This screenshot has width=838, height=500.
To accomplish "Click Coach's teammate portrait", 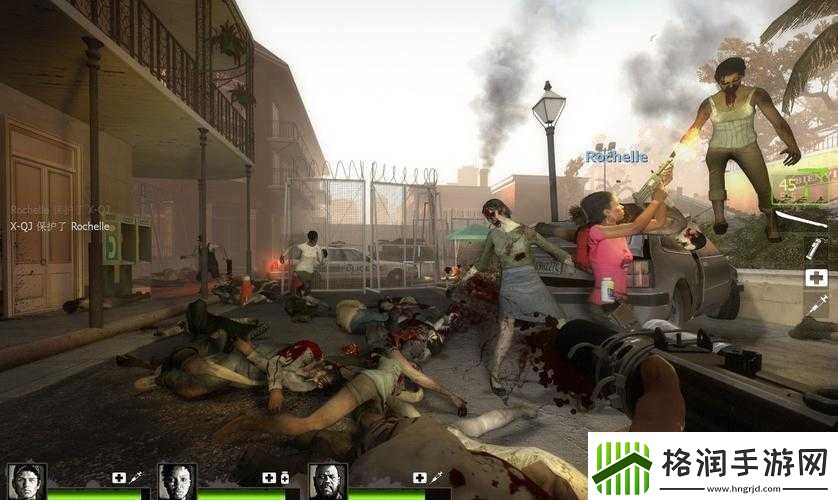I will point(327,481).
